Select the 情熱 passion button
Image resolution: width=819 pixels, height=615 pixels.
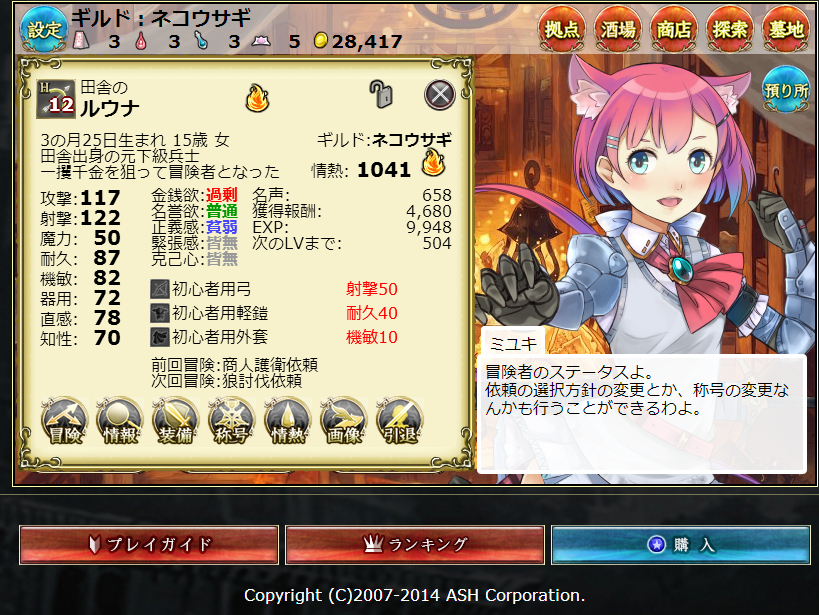[x=288, y=422]
